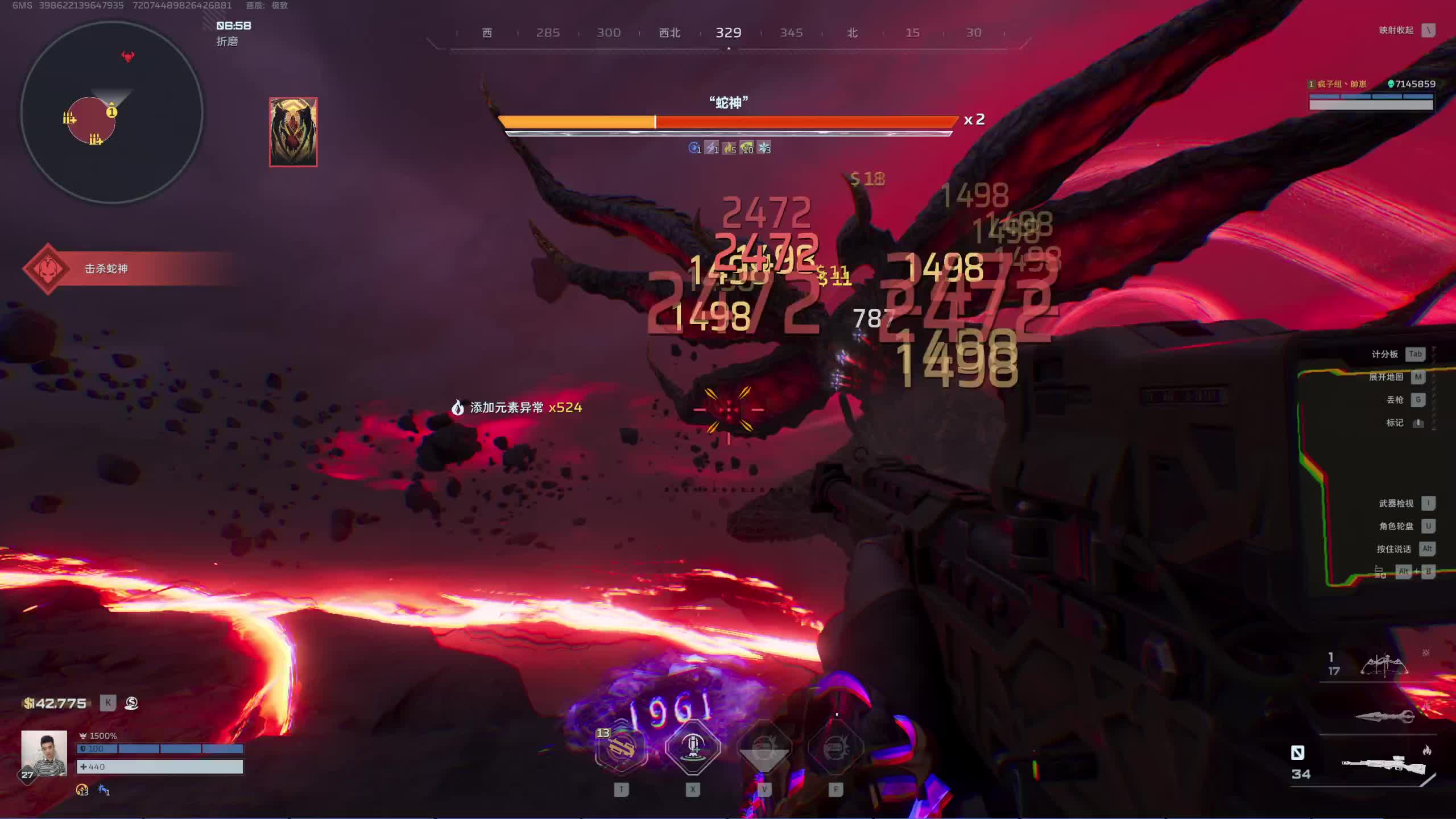Open the 角色轮盘 character wheel entry
The height and width of the screenshot is (819, 1456).
1396,526
